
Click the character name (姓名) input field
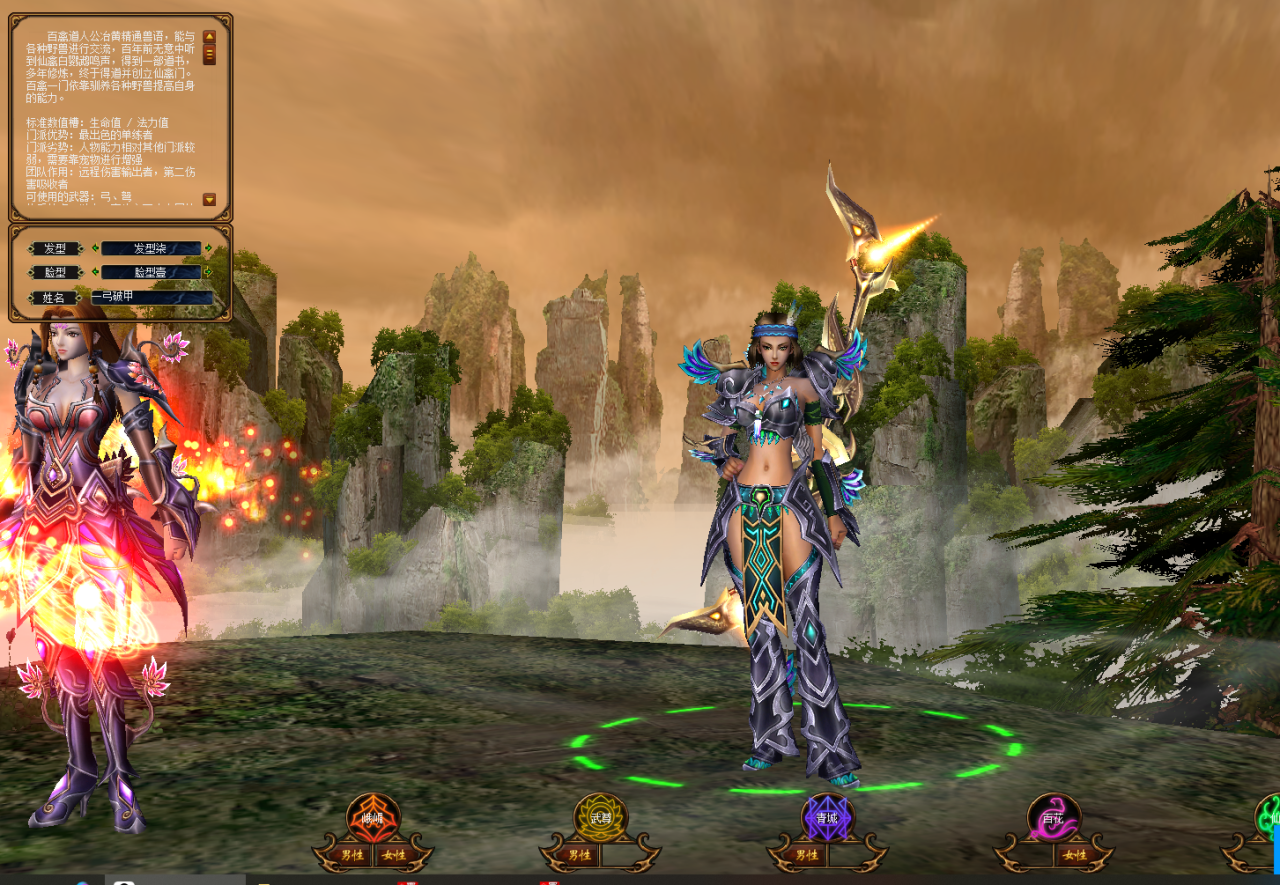point(152,297)
